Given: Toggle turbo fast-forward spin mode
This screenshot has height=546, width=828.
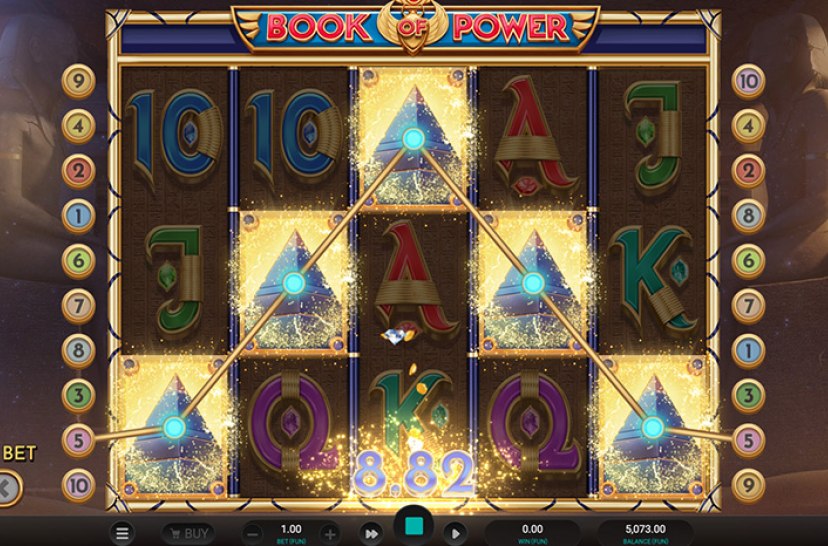Looking at the screenshot, I should coord(371,534).
